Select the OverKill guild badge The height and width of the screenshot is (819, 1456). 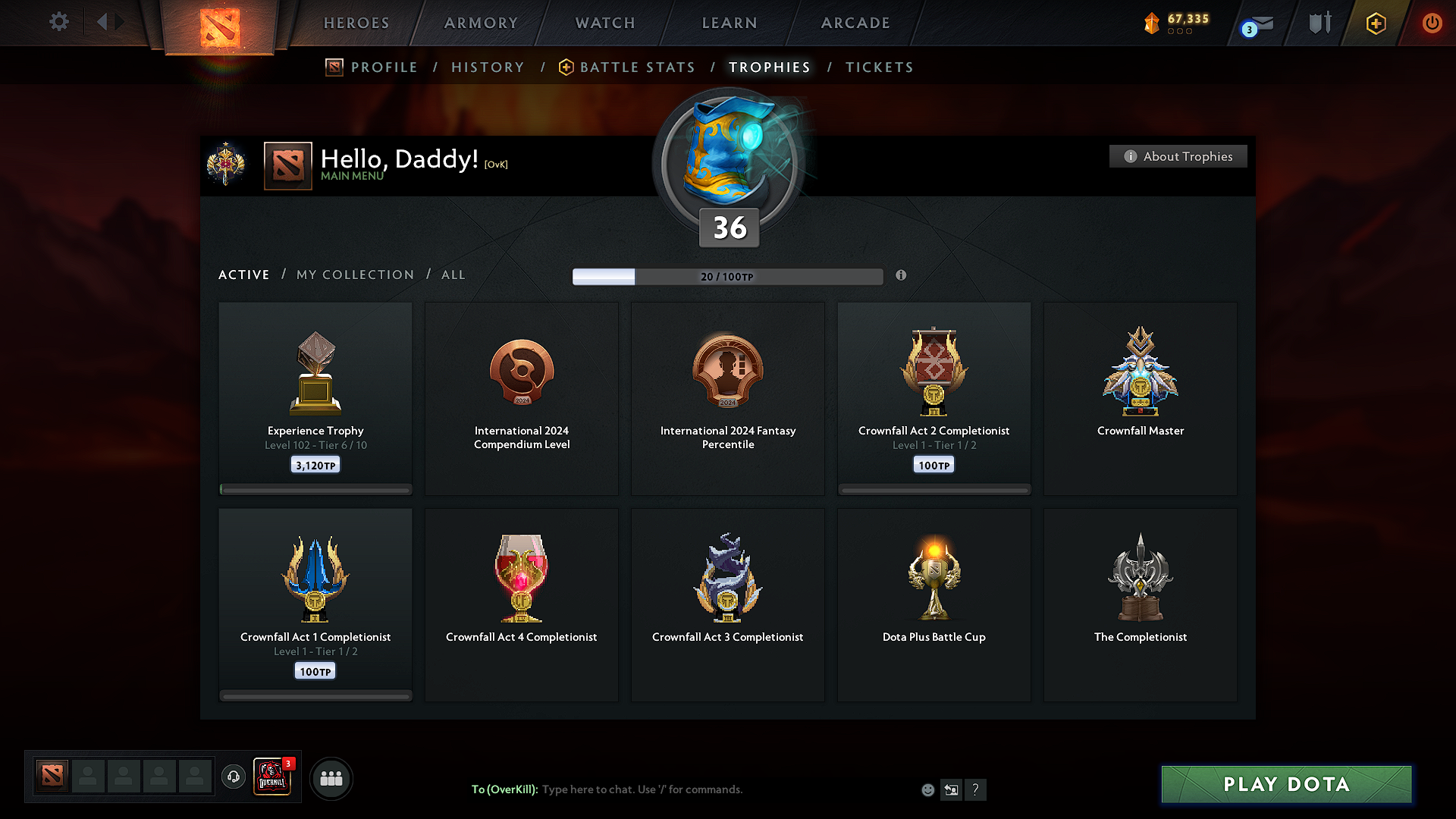(x=271, y=777)
